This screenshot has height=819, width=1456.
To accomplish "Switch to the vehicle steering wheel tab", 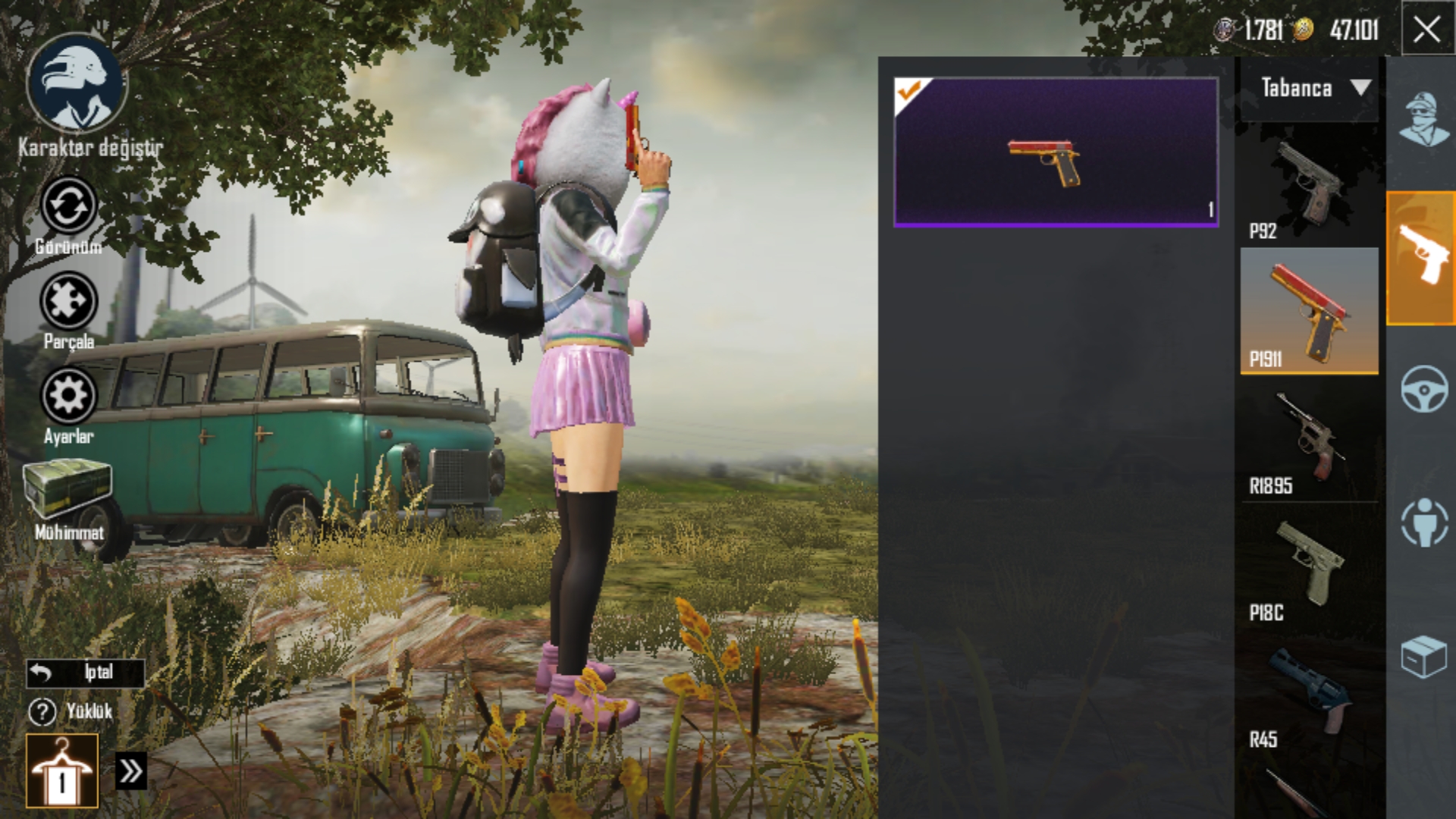I will [1423, 390].
